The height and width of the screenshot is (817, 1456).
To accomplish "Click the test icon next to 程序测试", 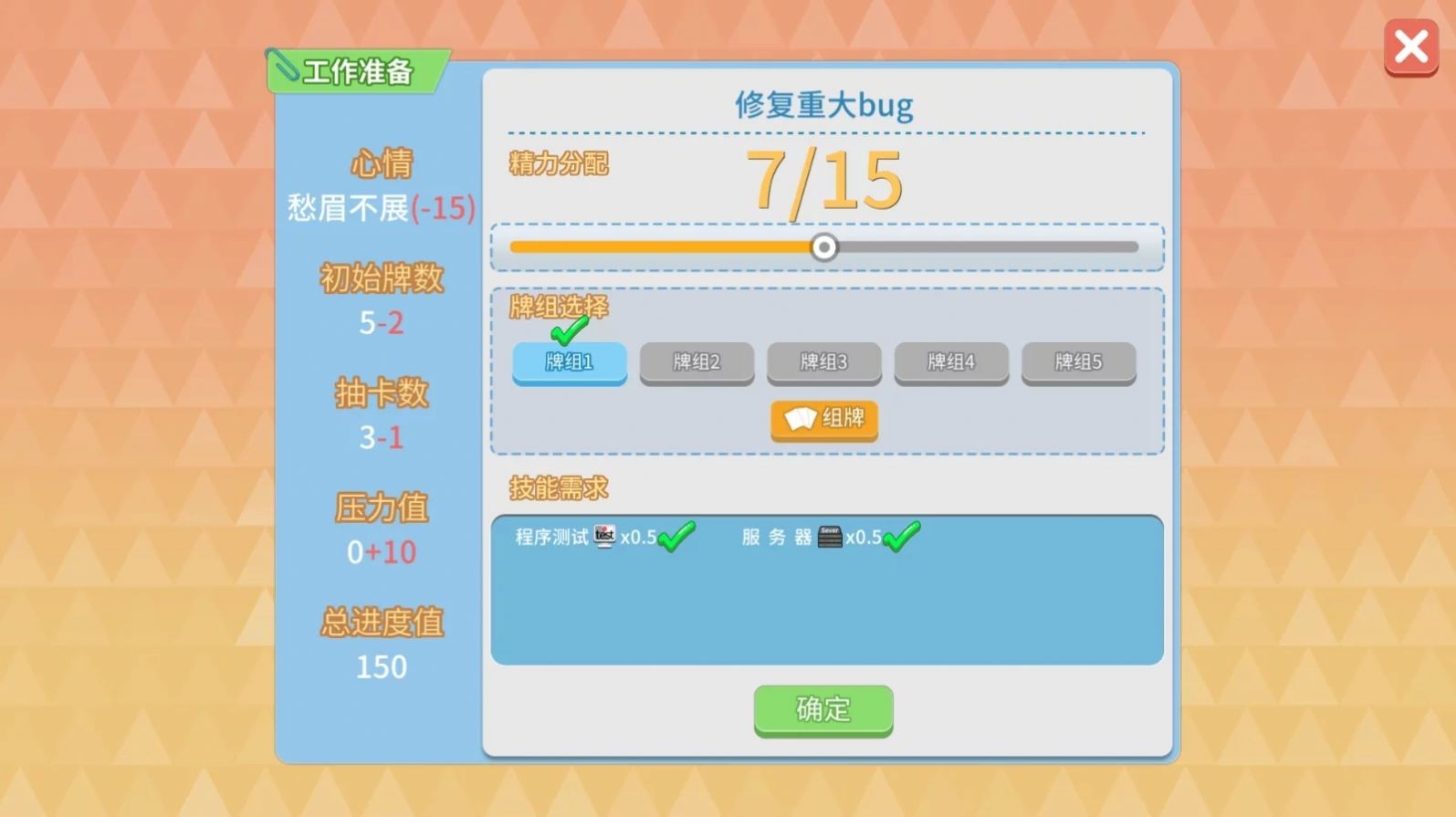I will 603,538.
